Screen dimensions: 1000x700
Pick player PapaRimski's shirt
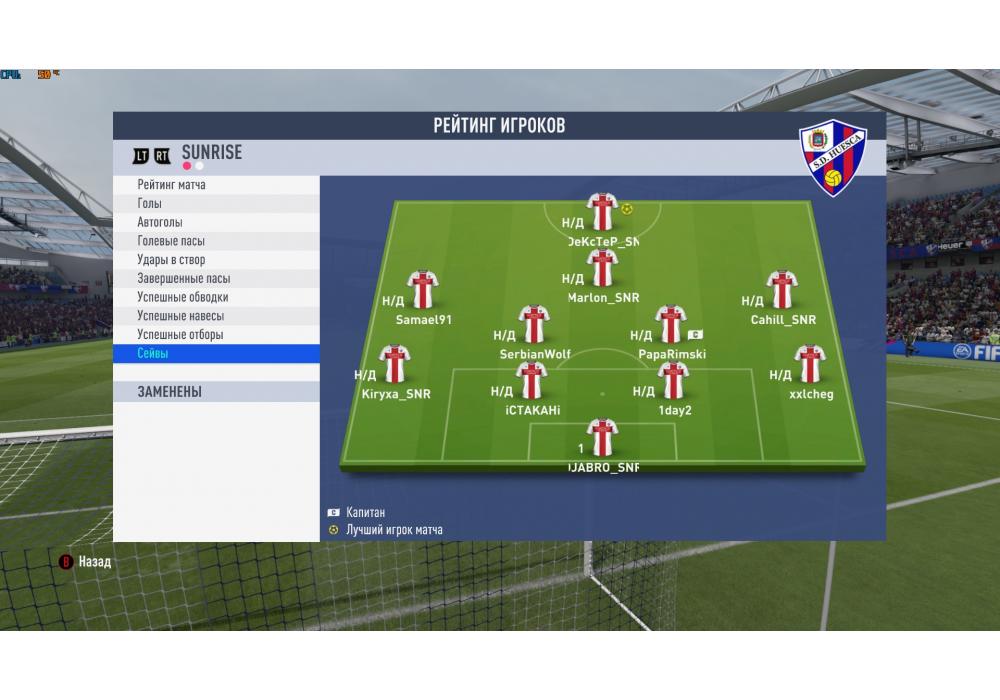[x=670, y=325]
